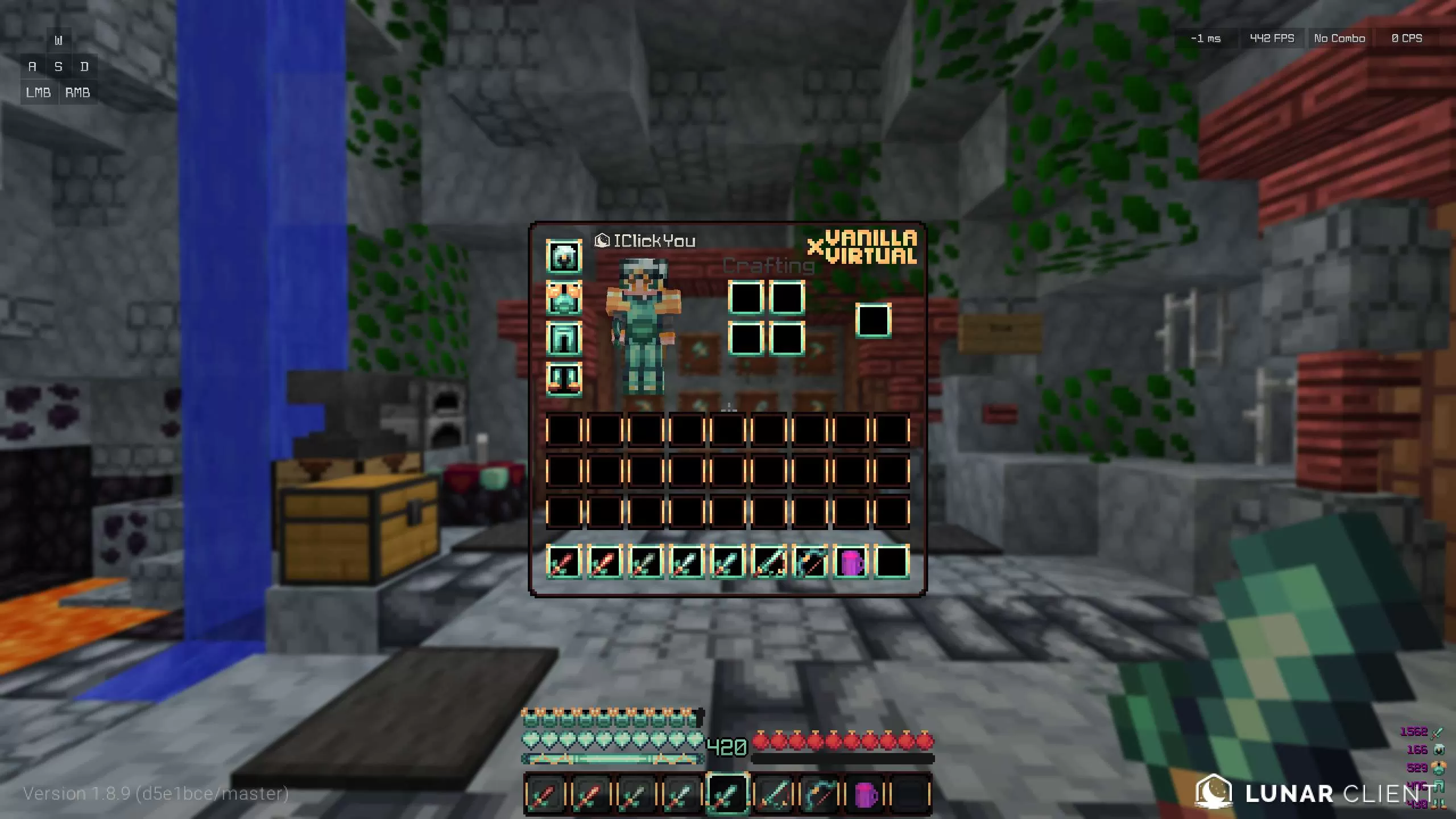Click the crafting output slot

874,320
